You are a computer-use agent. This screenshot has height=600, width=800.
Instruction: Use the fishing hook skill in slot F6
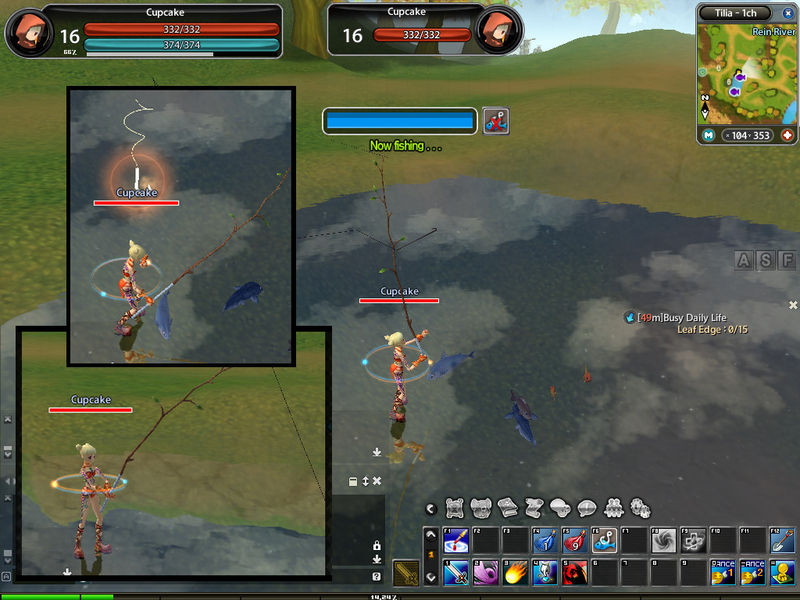coord(605,541)
